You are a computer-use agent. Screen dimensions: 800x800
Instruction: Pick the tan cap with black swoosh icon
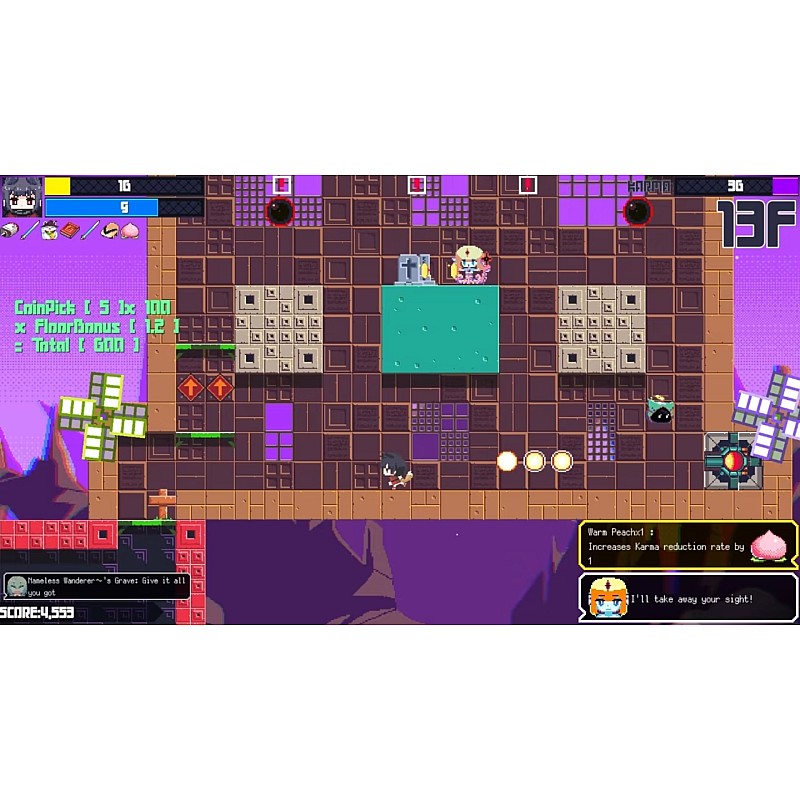pos(110,231)
